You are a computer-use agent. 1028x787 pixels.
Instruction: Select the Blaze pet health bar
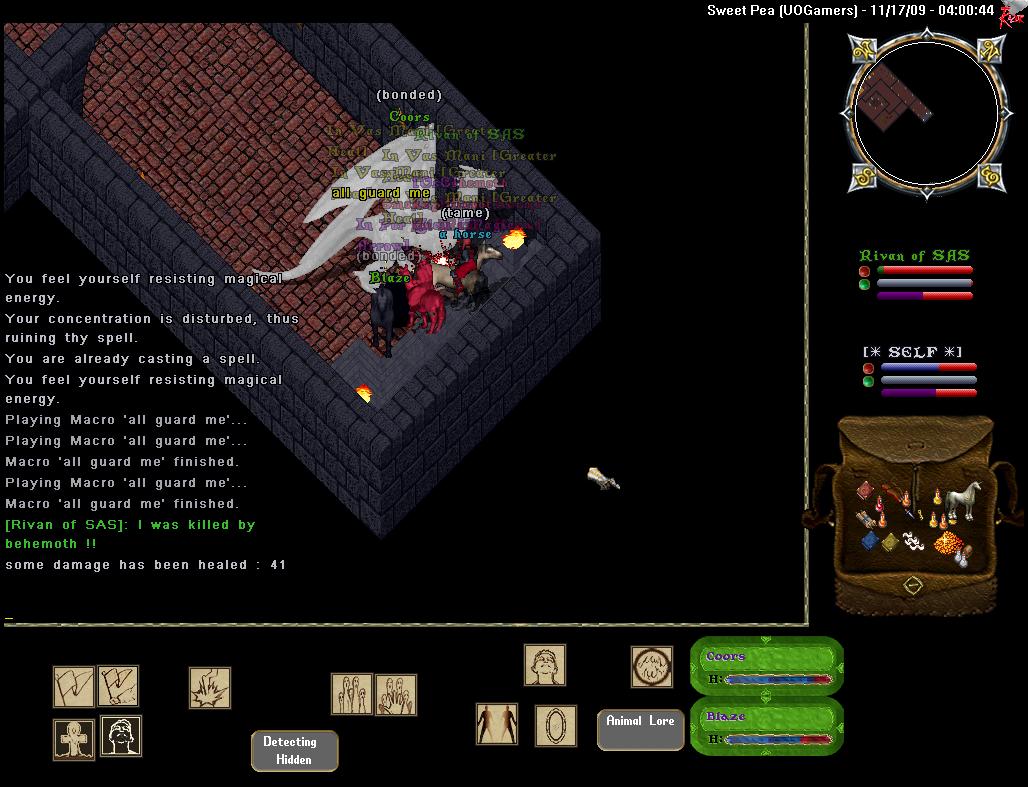coord(767,727)
